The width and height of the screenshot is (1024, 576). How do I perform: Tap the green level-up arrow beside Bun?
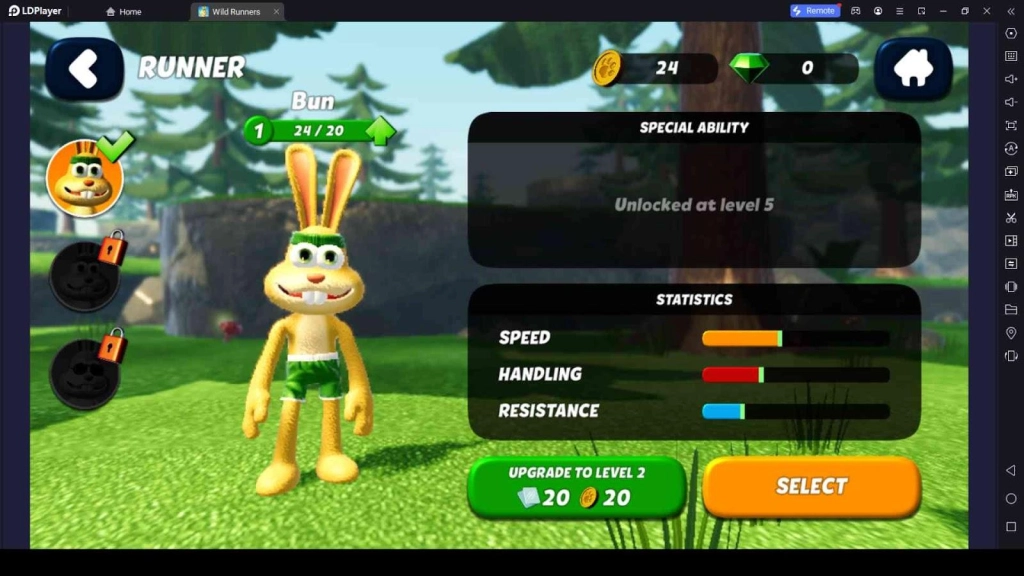[x=380, y=131]
